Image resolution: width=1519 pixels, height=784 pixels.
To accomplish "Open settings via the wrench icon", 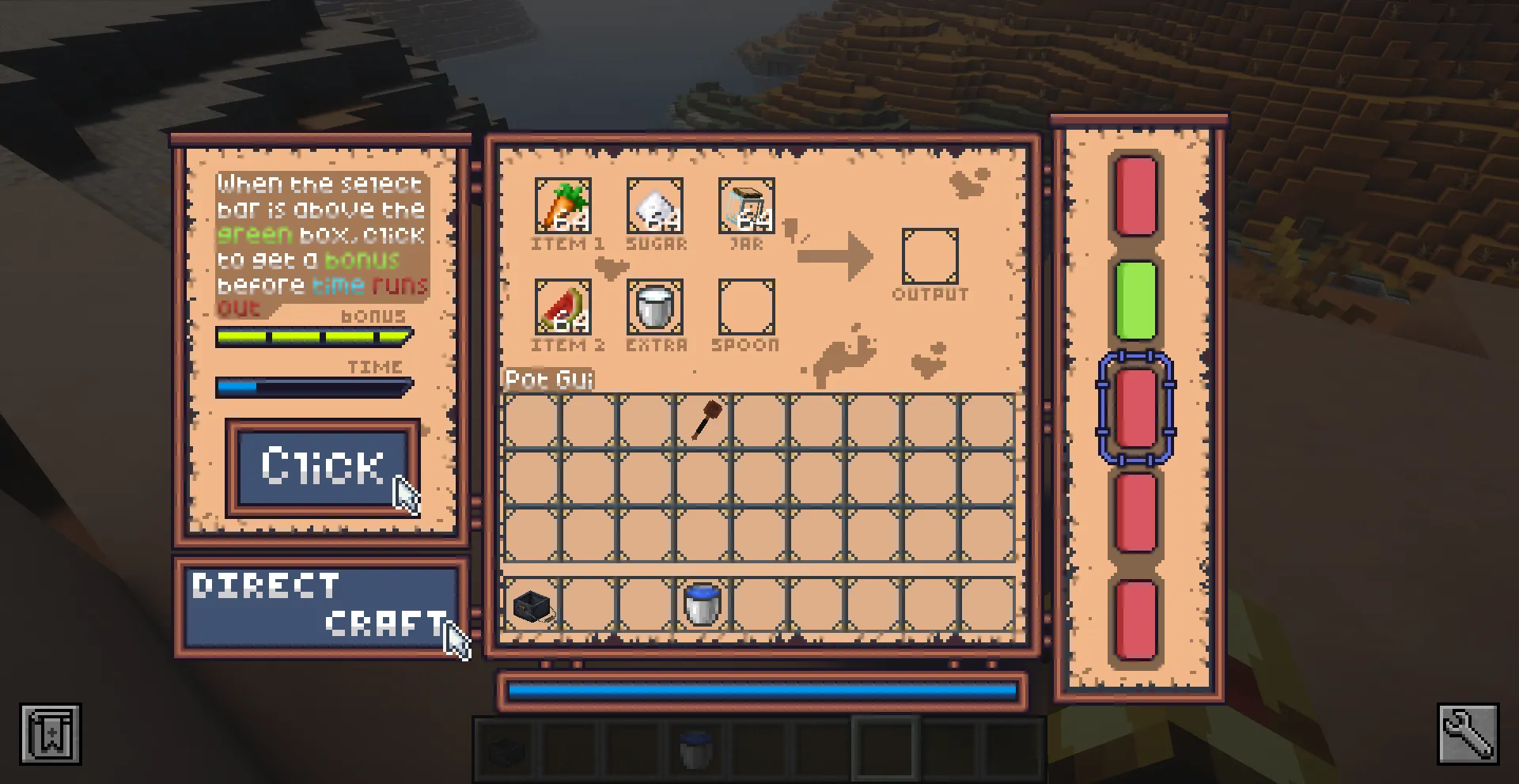I will [1468, 734].
